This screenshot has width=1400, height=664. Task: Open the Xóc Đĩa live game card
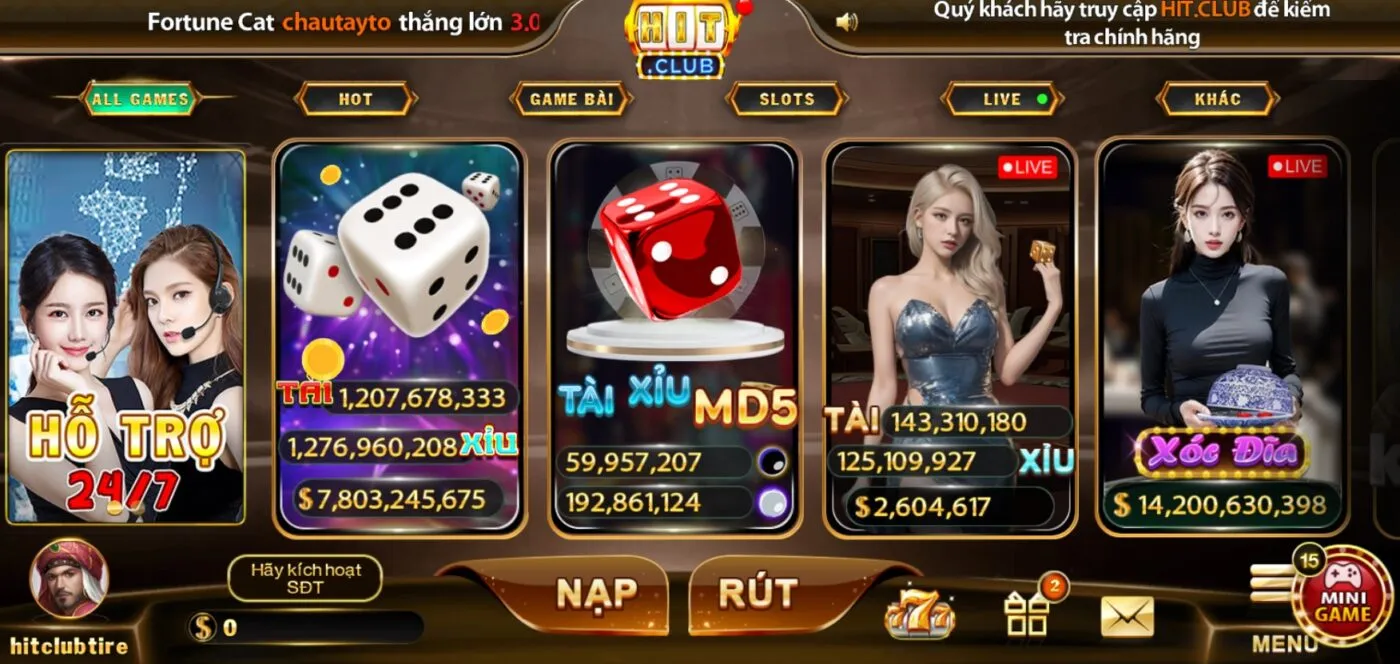coord(1222,337)
